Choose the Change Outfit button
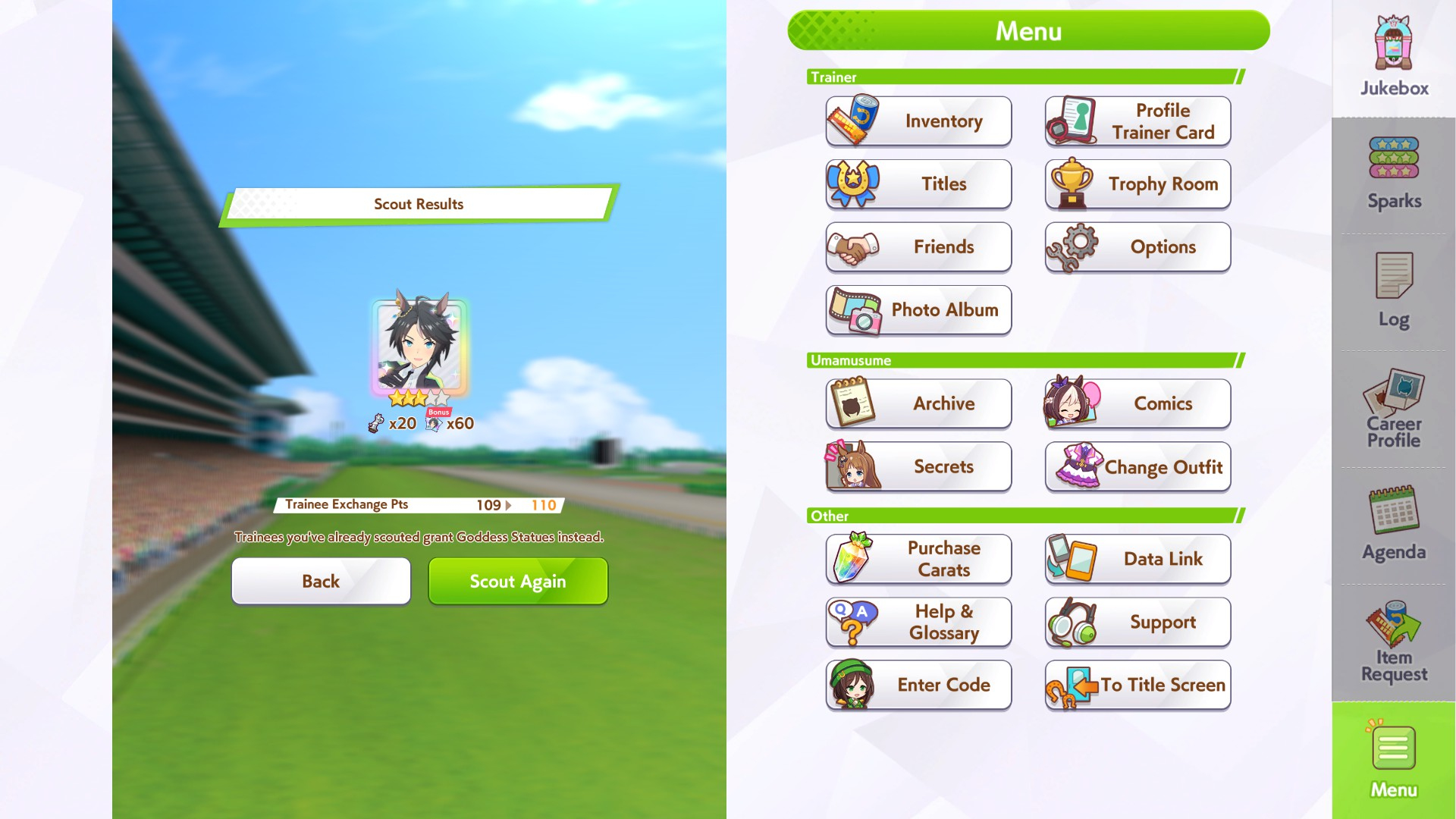 [1137, 467]
